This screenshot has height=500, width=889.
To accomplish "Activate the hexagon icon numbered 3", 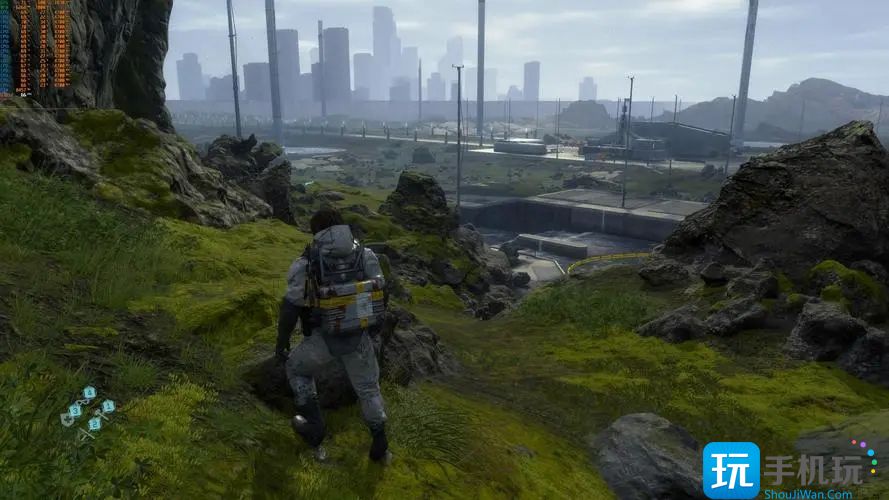I will (75, 411).
